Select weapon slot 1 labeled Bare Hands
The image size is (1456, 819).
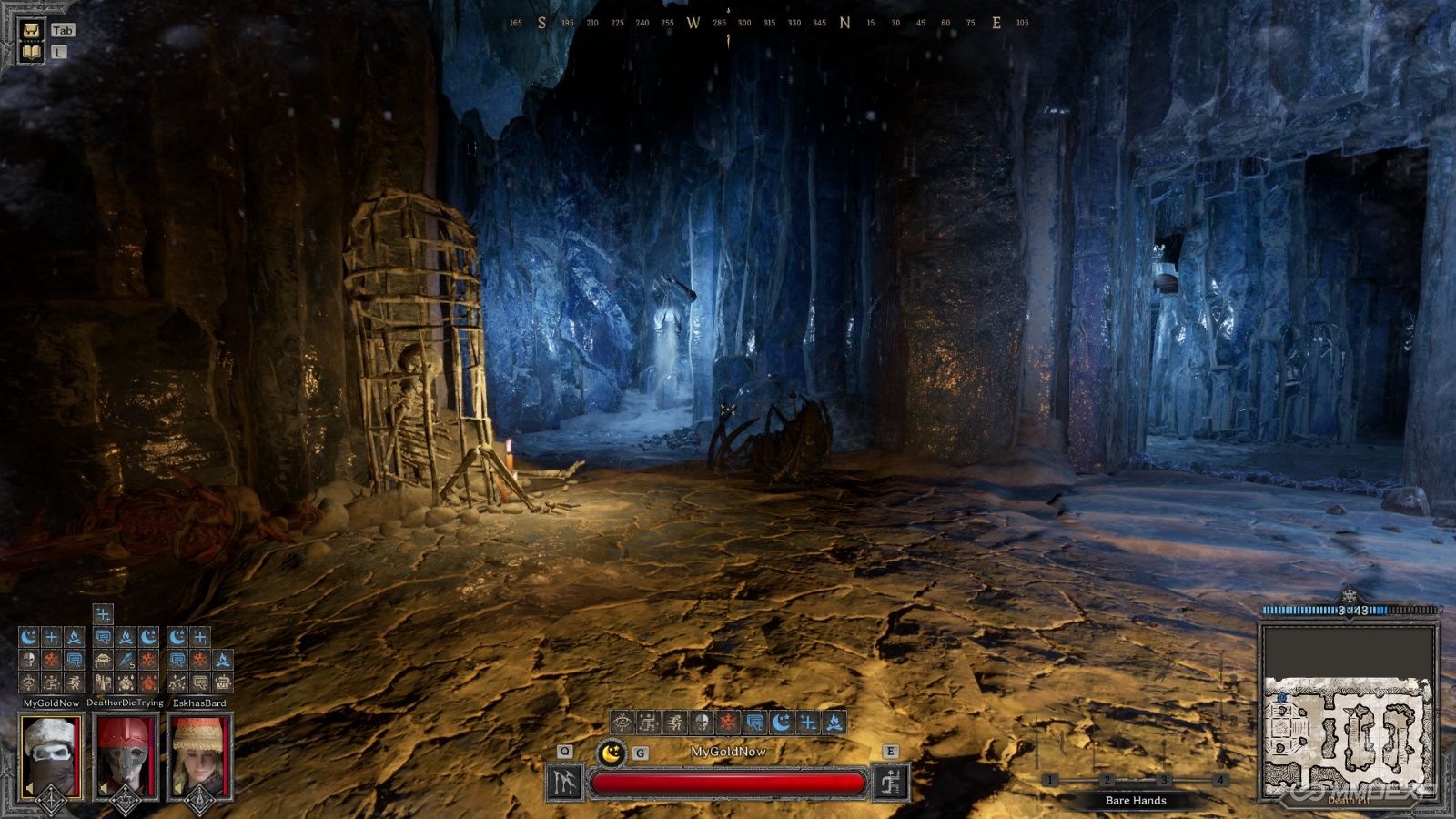click(1052, 779)
